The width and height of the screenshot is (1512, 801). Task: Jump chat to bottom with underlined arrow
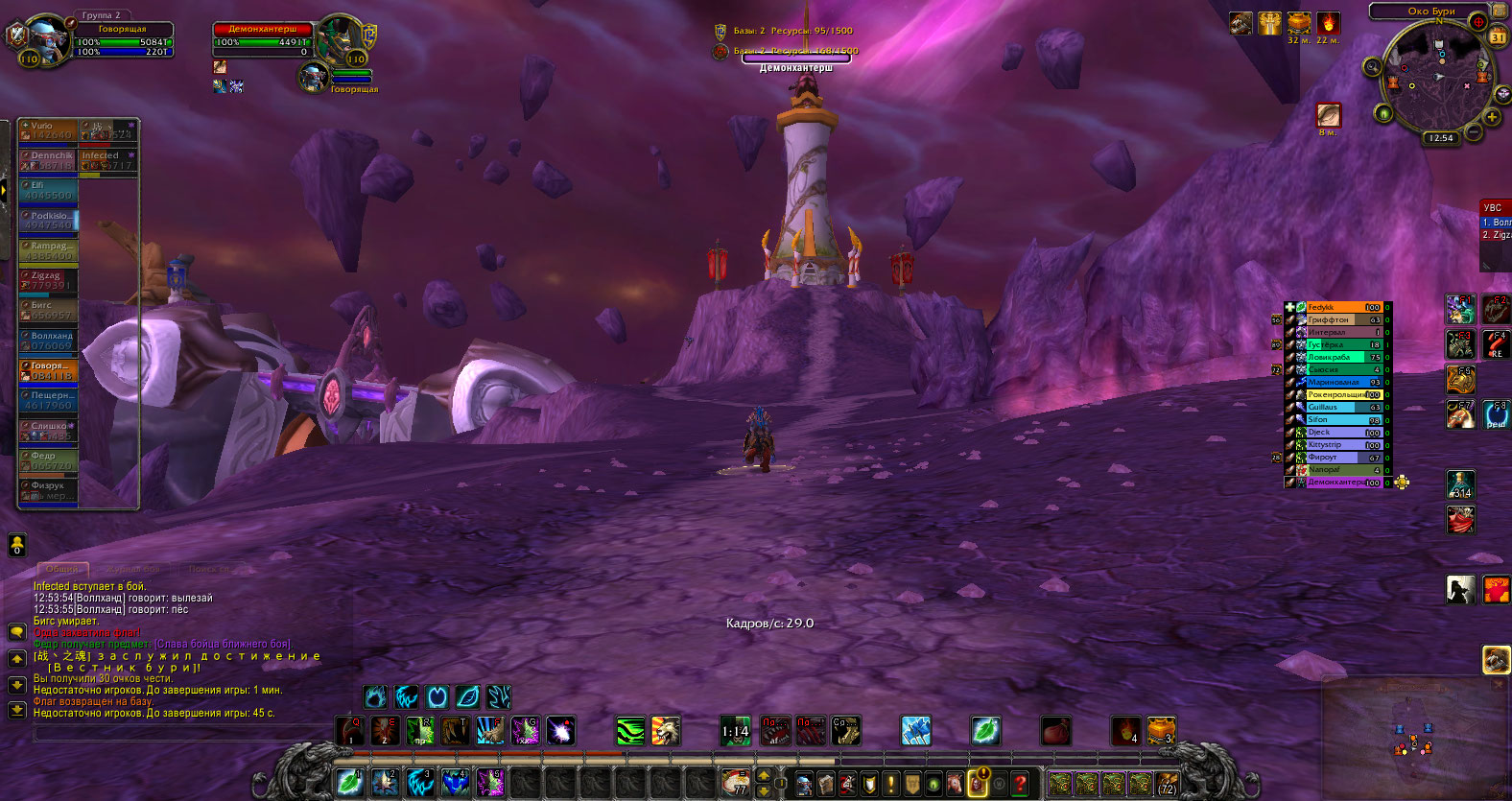pyautogui.click(x=16, y=710)
